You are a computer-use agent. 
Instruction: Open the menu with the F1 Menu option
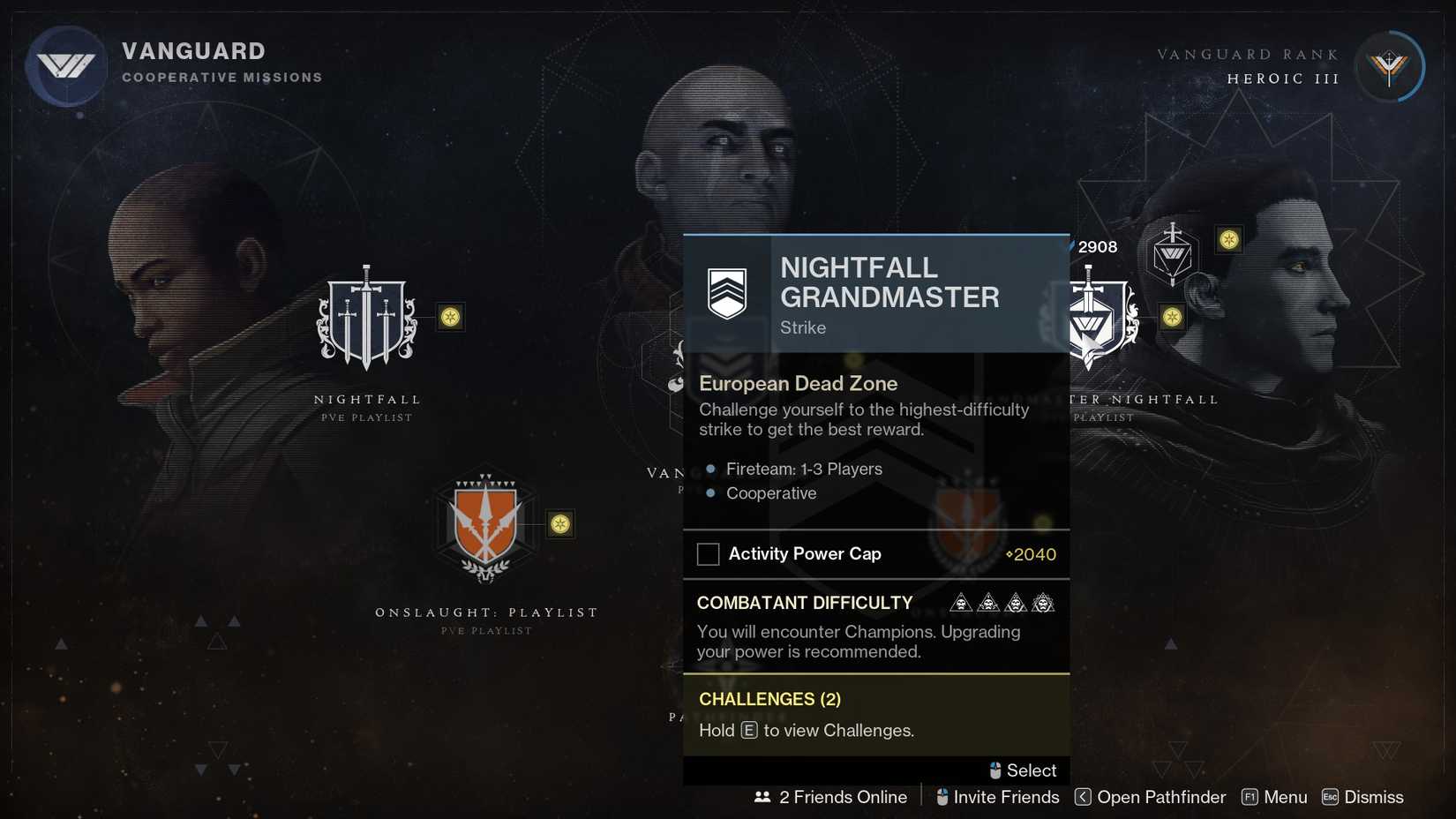pos(1273,796)
